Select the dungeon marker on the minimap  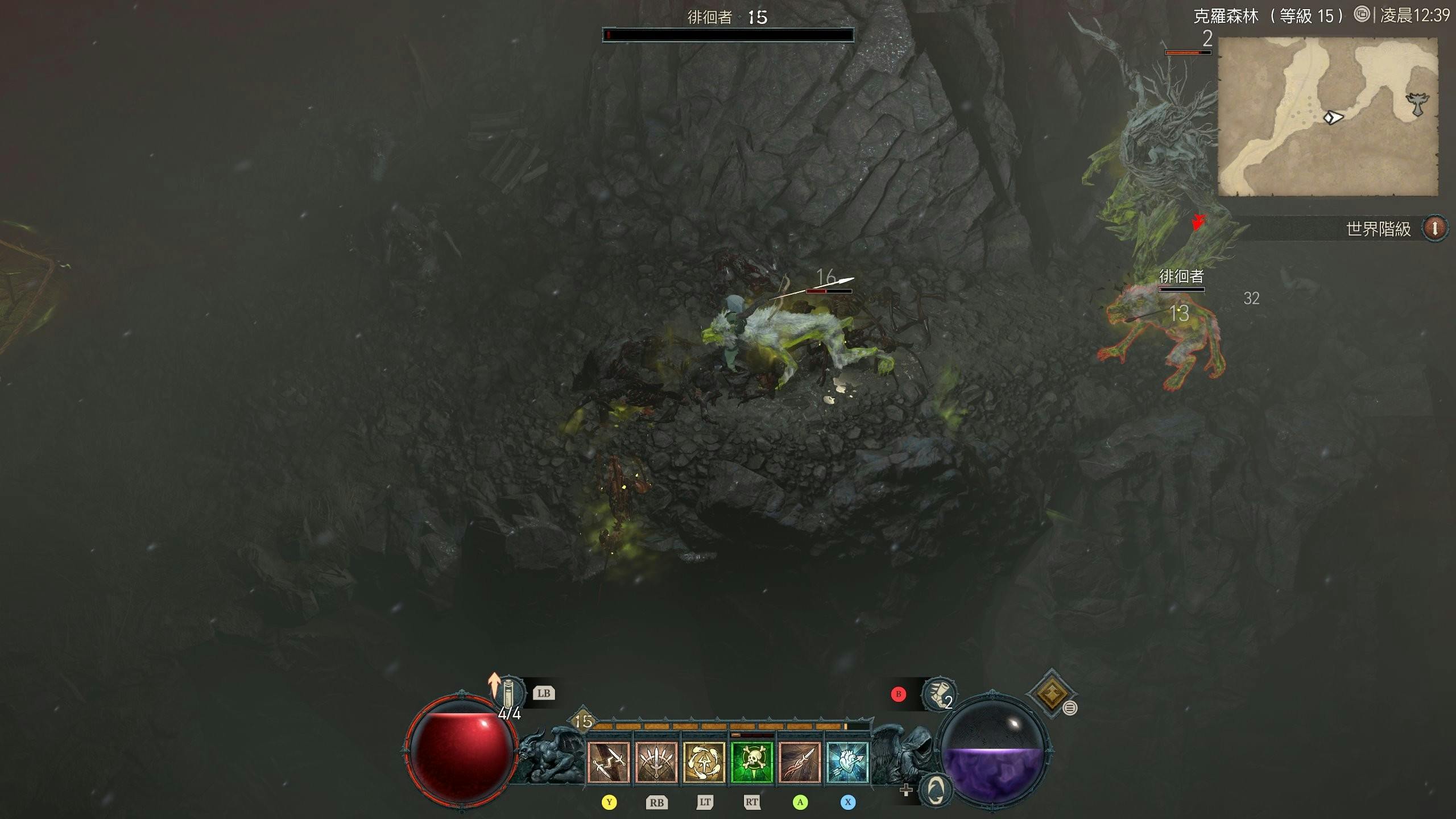[1417, 104]
